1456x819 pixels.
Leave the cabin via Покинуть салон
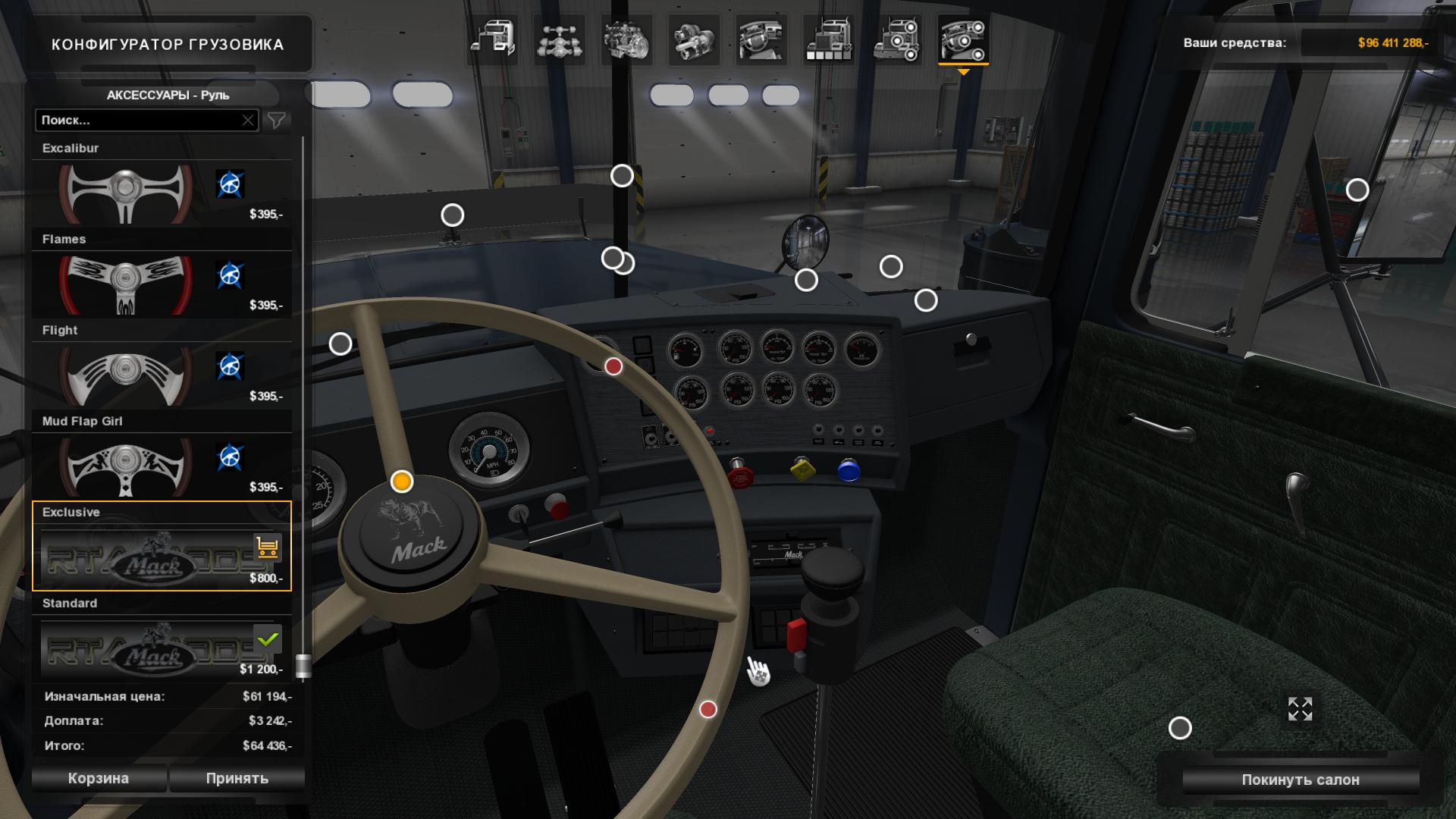pos(1300,780)
